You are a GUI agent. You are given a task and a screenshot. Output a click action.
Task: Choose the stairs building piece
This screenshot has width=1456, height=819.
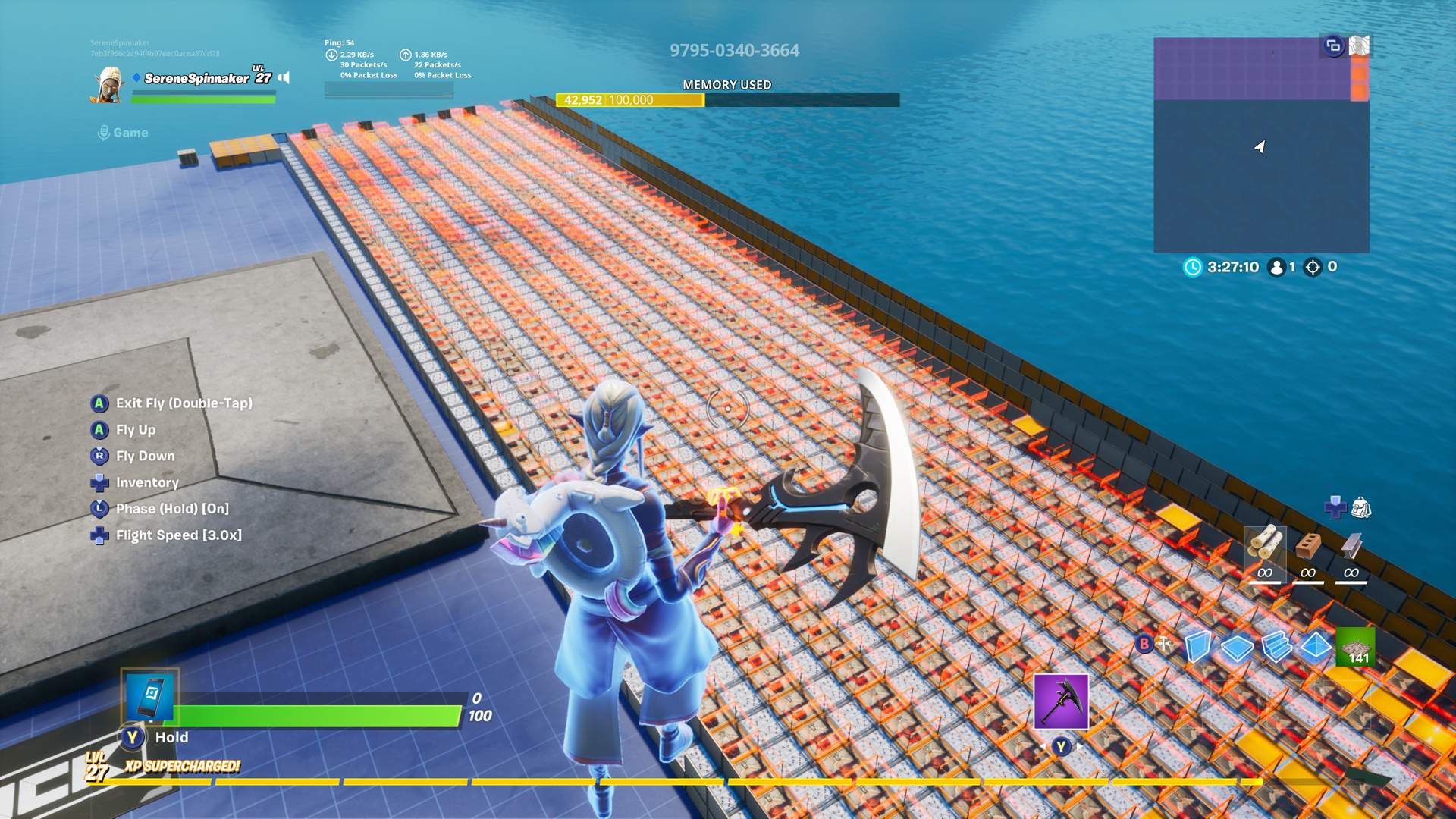pyautogui.click(x=1276, y=647)
